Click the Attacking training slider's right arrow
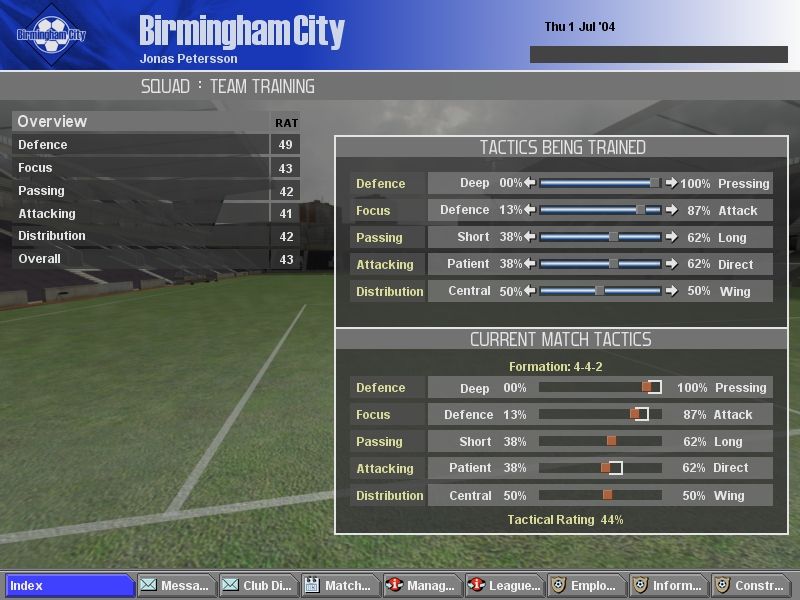800x600 pixels. pyautogui.click(x=671, y=265)
